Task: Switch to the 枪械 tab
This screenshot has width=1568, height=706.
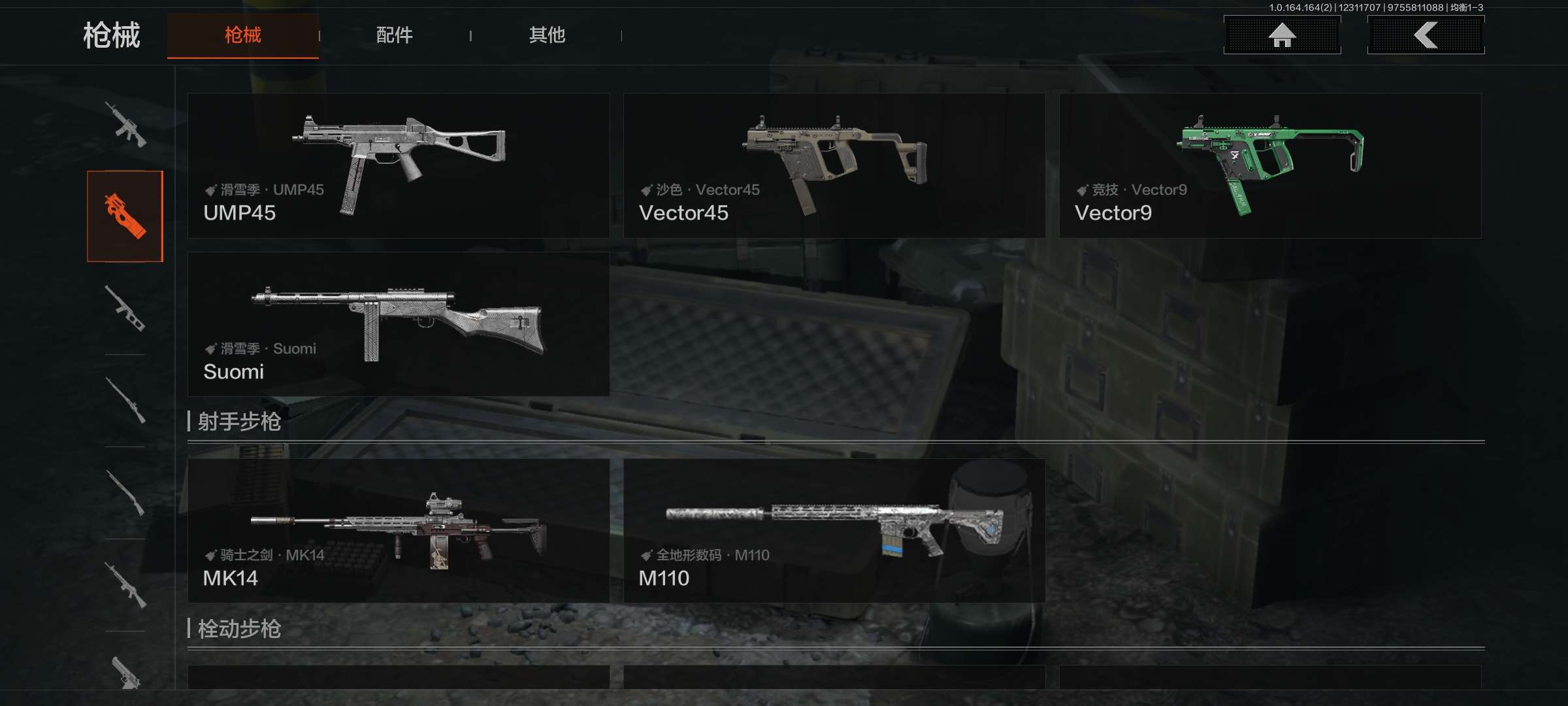Action: pyautogui.click(x=242, y=35)
